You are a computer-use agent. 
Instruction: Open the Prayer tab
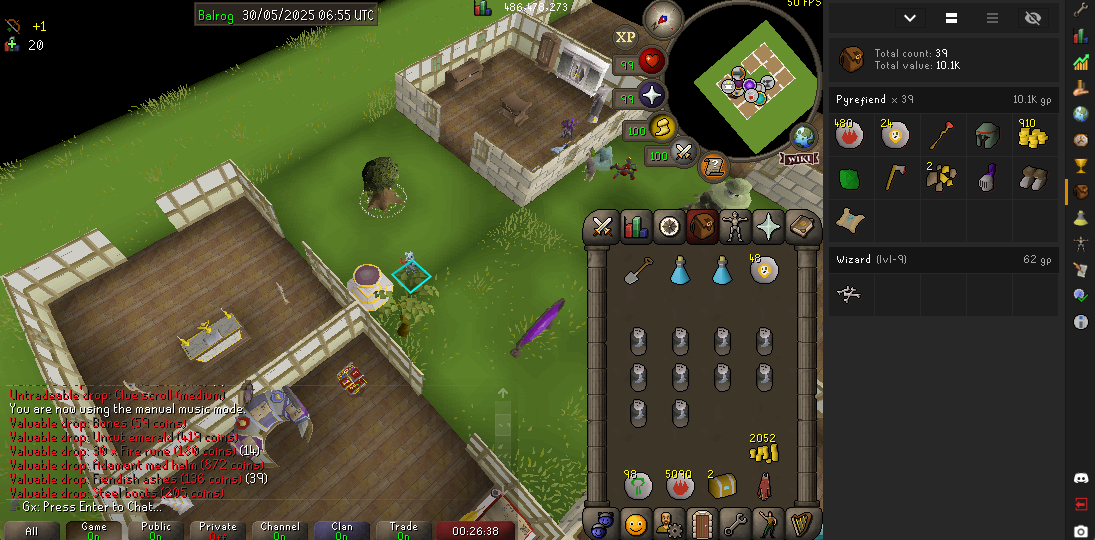[x=768, y=228]
